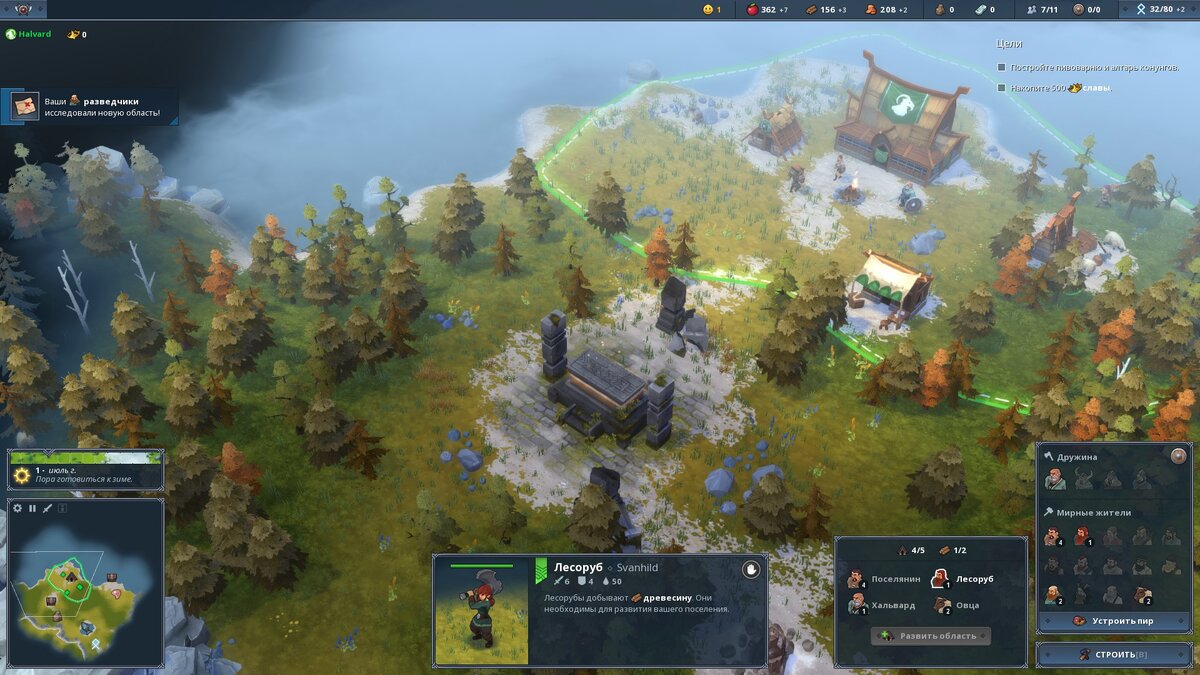Click the Развить область button
Viewport: 1200px width, 675px height.
coord(930,636)
